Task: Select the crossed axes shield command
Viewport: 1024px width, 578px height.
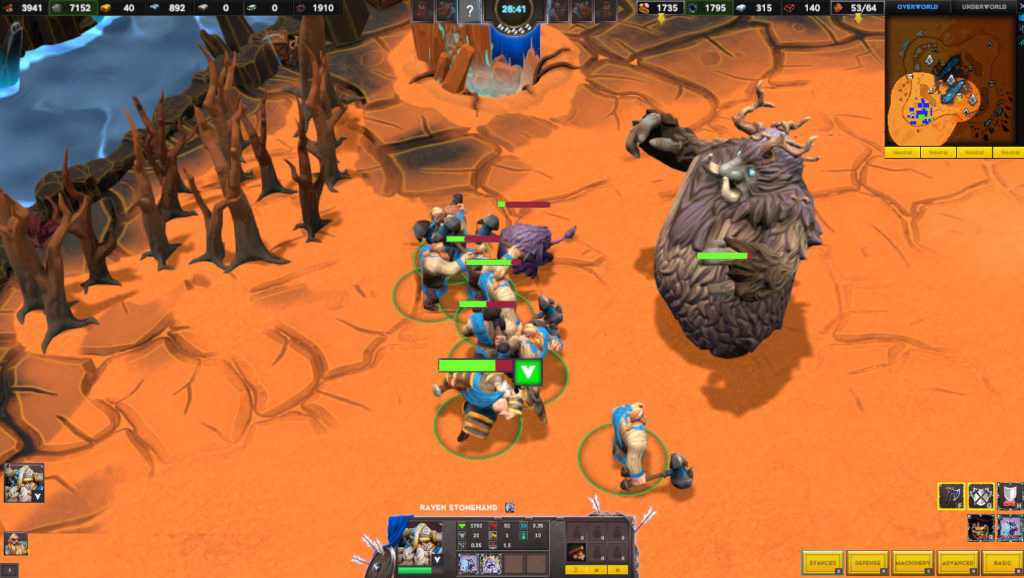Action: (x=981, y=495)
